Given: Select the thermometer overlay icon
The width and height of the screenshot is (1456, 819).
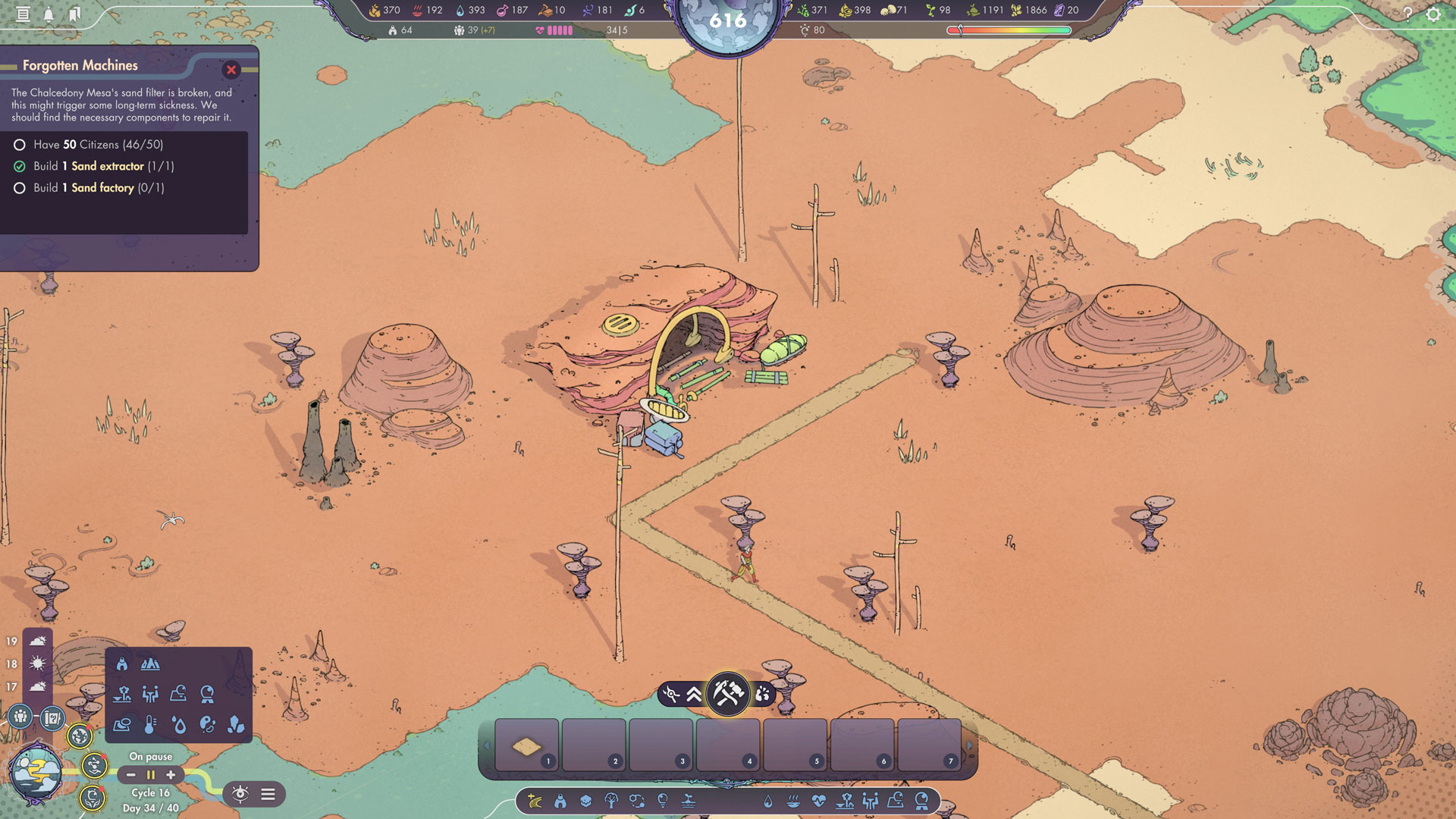Looking at the screenshot, I should [150, 725].
